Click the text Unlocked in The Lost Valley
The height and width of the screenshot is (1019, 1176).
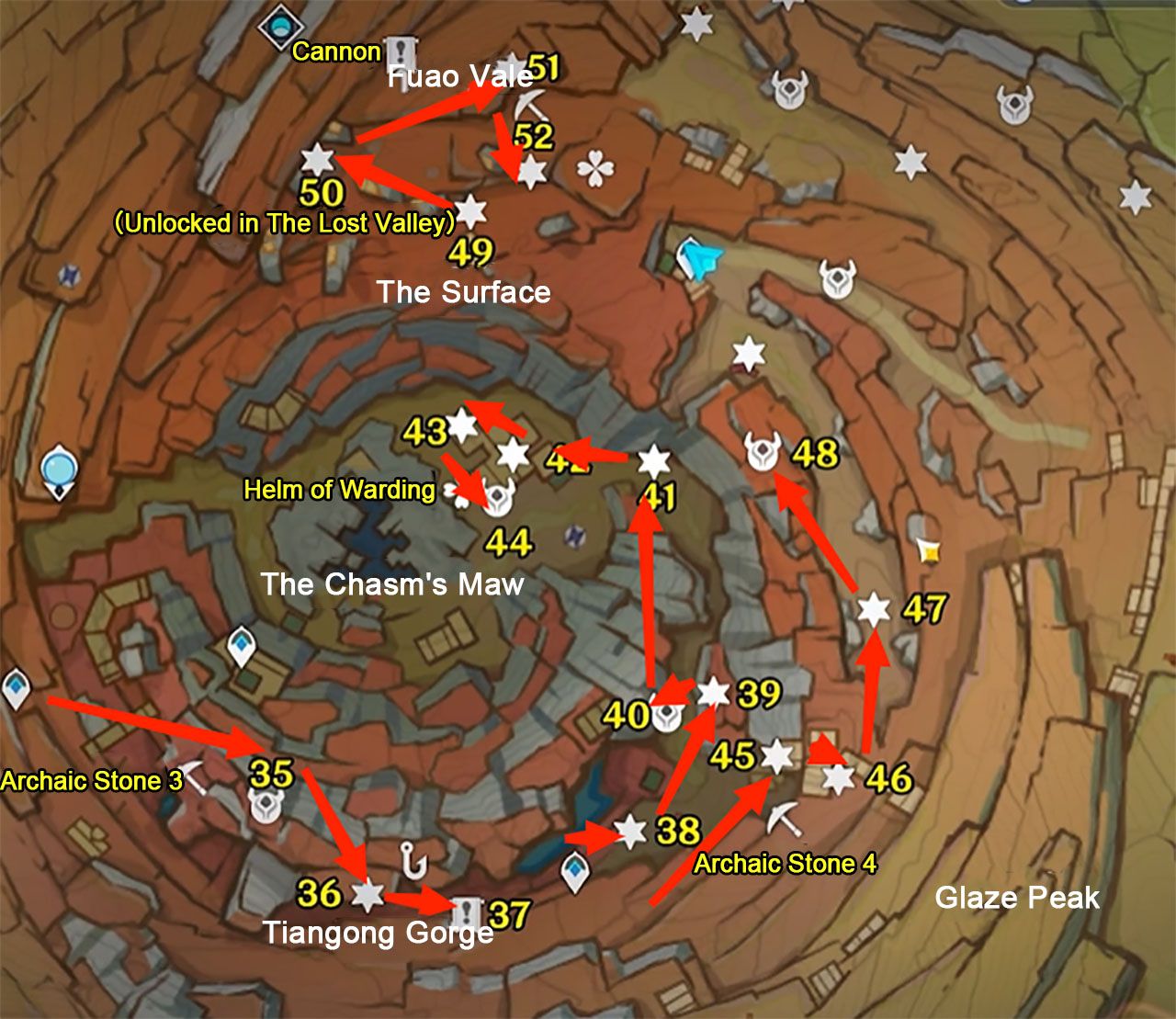(x=285, y=221)
